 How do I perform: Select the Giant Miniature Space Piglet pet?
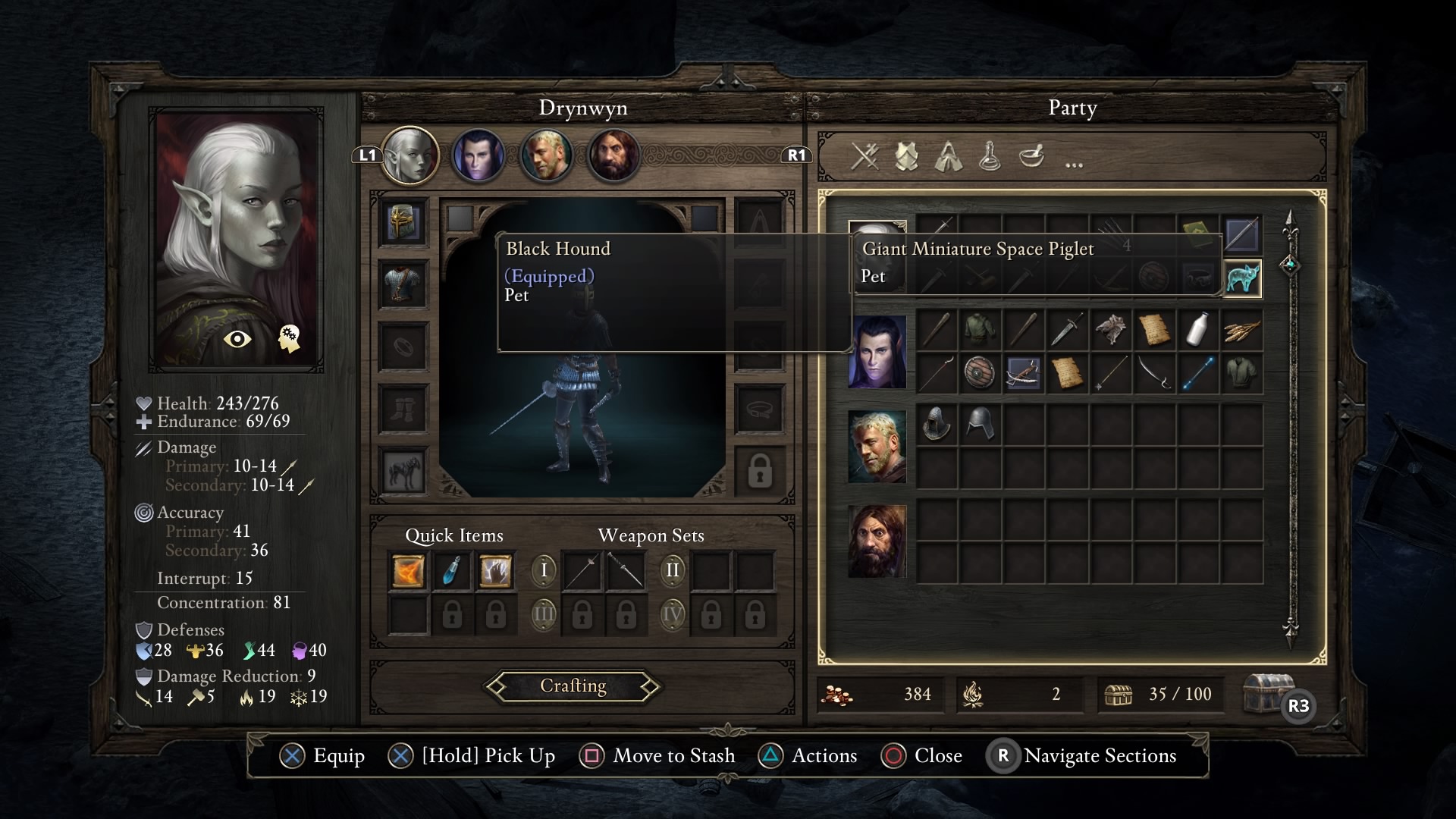click(x=1242, y=278)
